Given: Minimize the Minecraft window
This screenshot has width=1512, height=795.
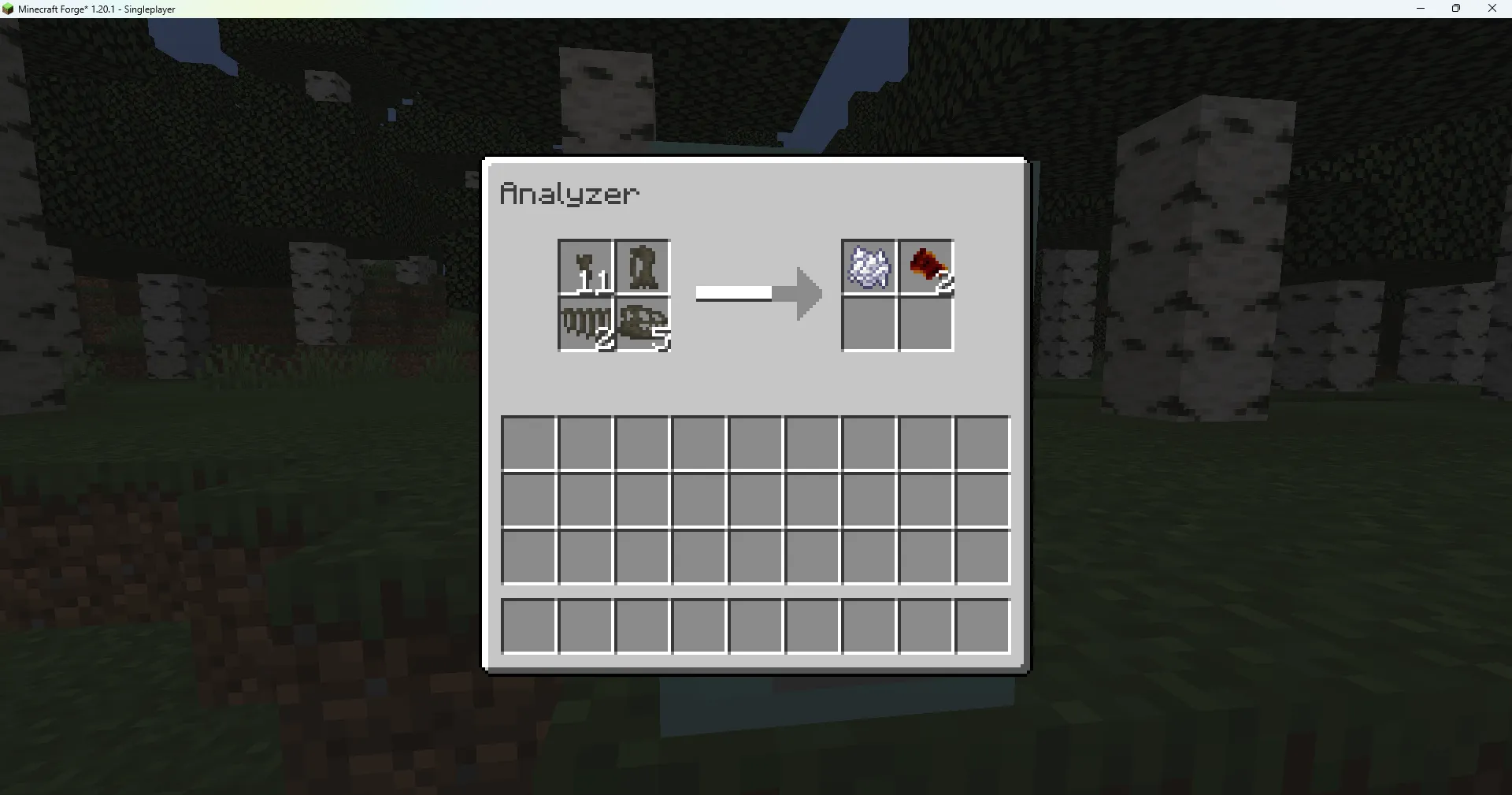Looking at the screenshot, I should point(1421,9).
